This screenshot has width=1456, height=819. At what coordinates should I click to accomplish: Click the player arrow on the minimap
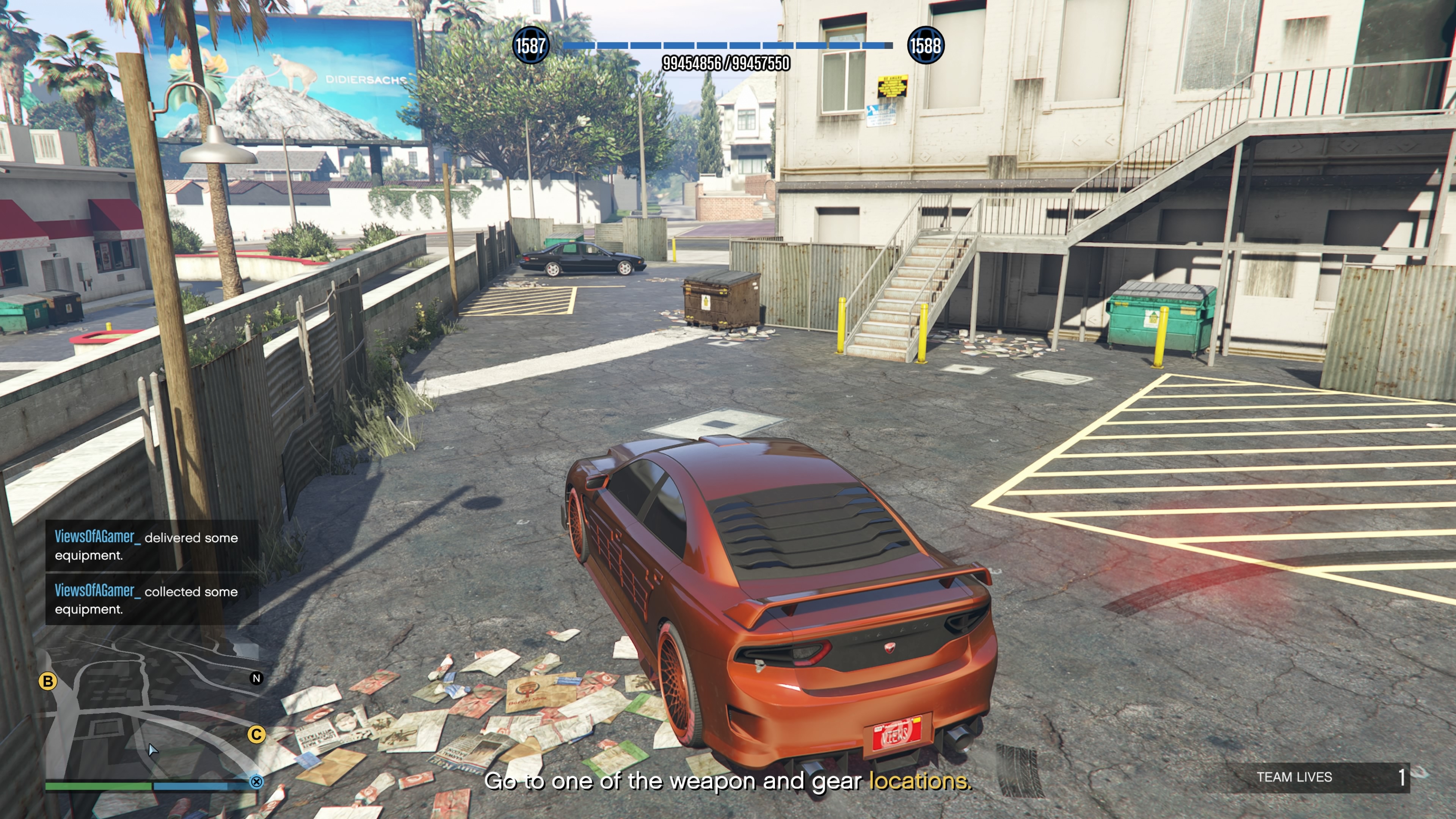152,750
